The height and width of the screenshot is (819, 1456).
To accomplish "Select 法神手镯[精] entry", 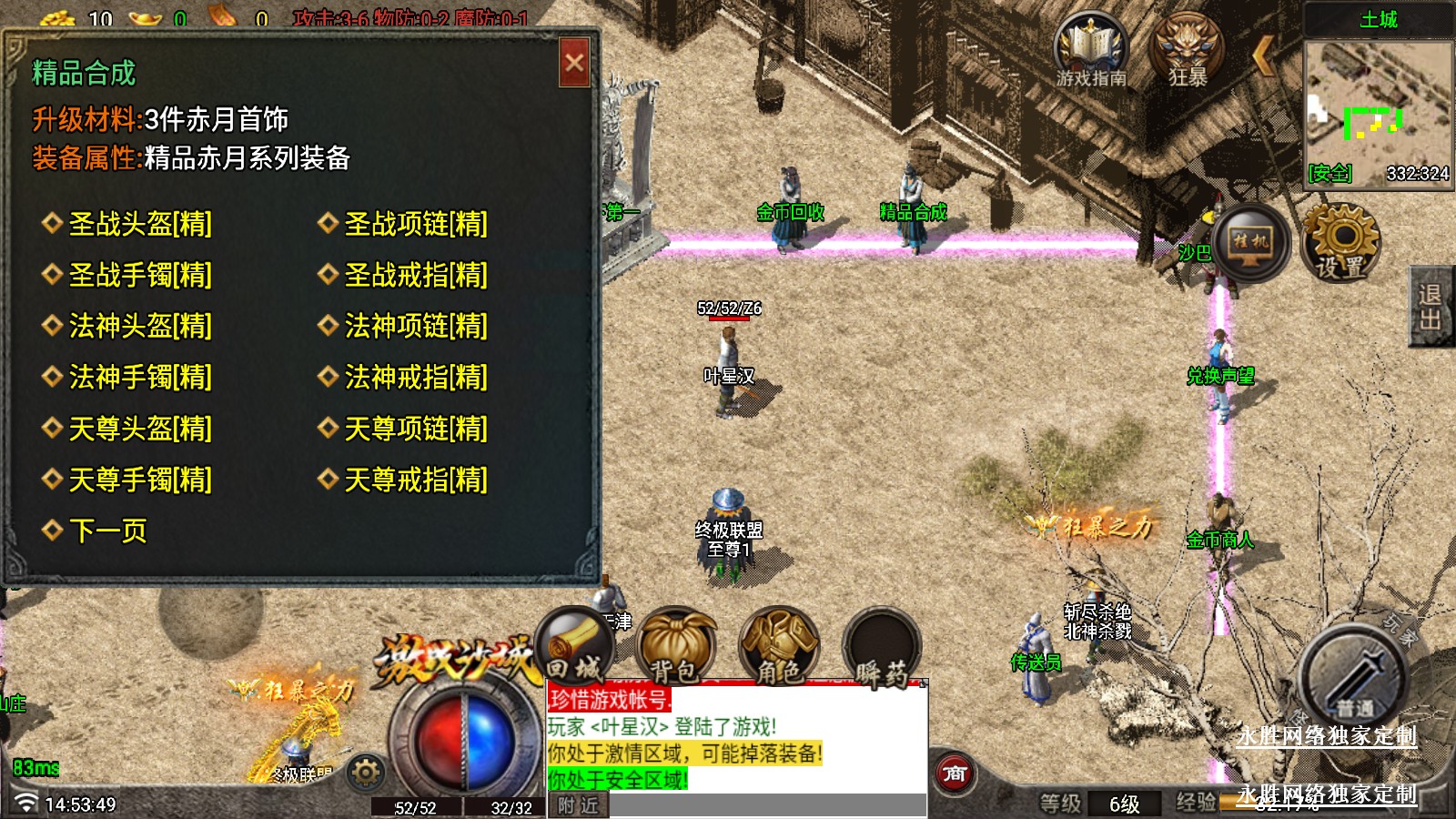I will (140, 377).
